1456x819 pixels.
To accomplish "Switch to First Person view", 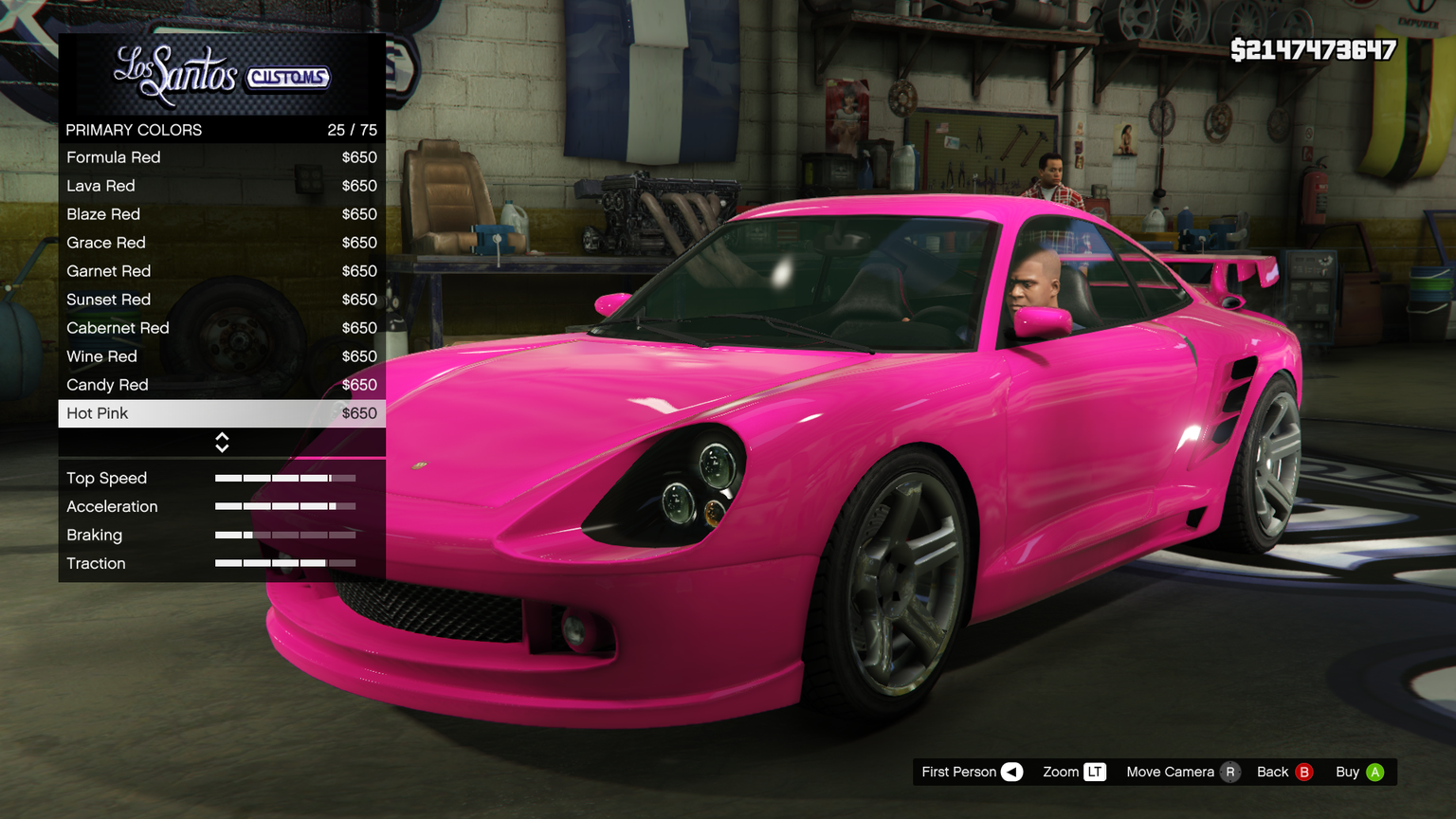I will pyautogui.click(x=972, y=772).
